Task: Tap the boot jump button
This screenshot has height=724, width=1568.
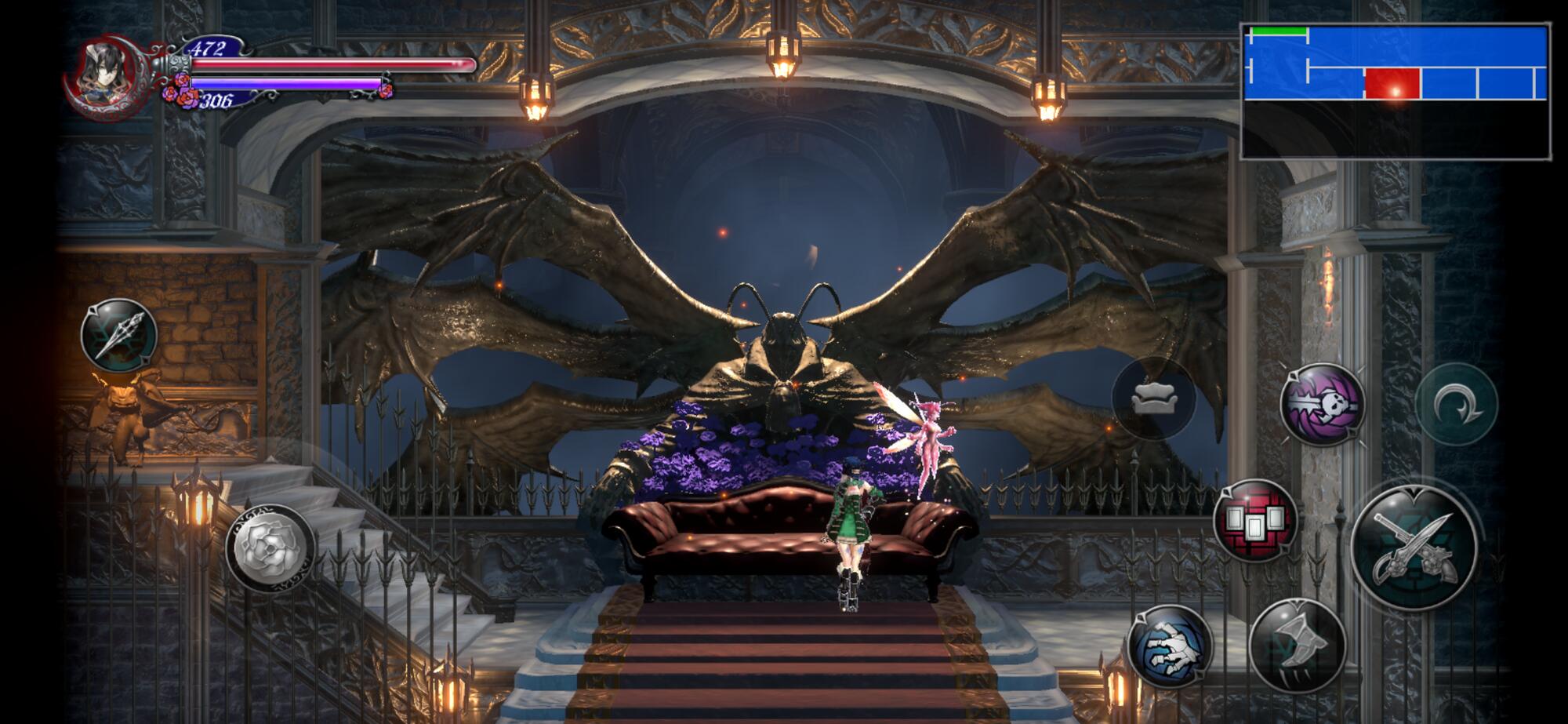Action: pos(1298,645)
